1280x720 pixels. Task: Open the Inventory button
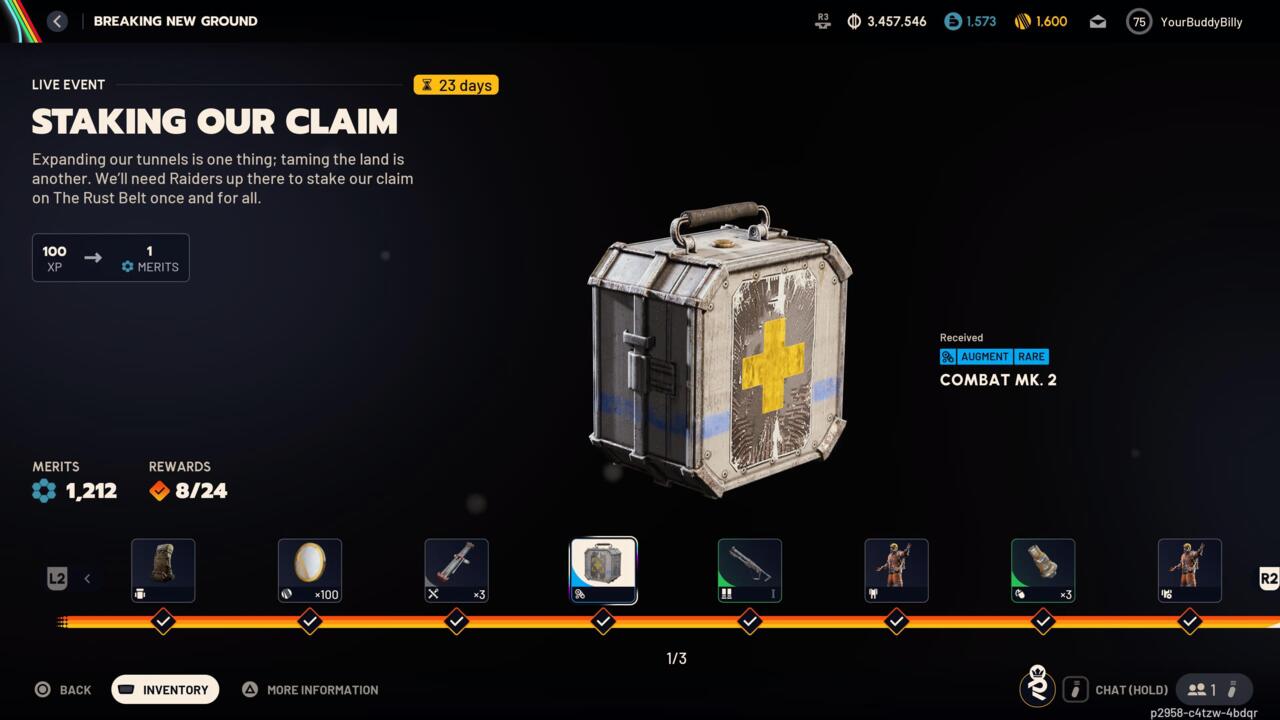point(165,689)
